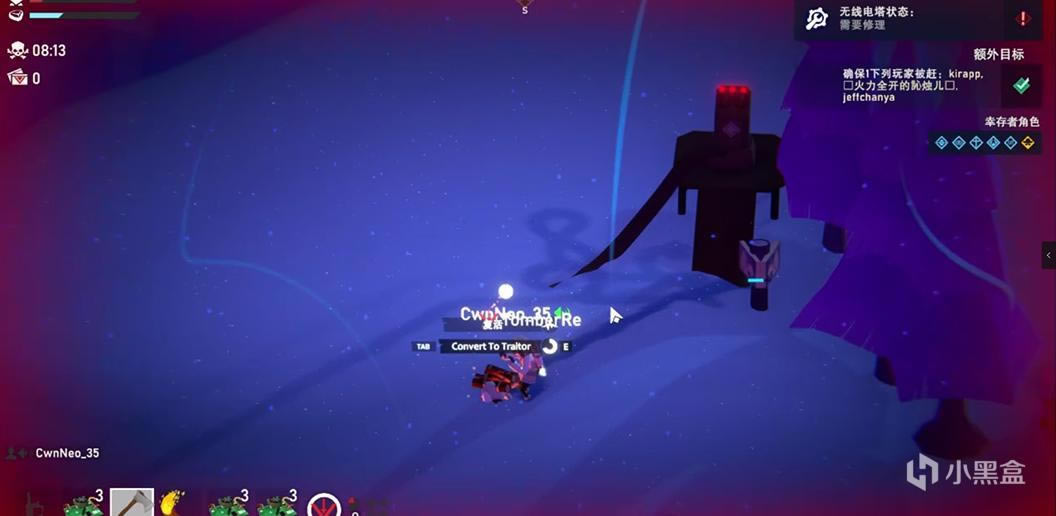The width and height of the screenshot is (1056, 516).
Task: Click the red warning alert icon
Action: tap(1023, 18)
